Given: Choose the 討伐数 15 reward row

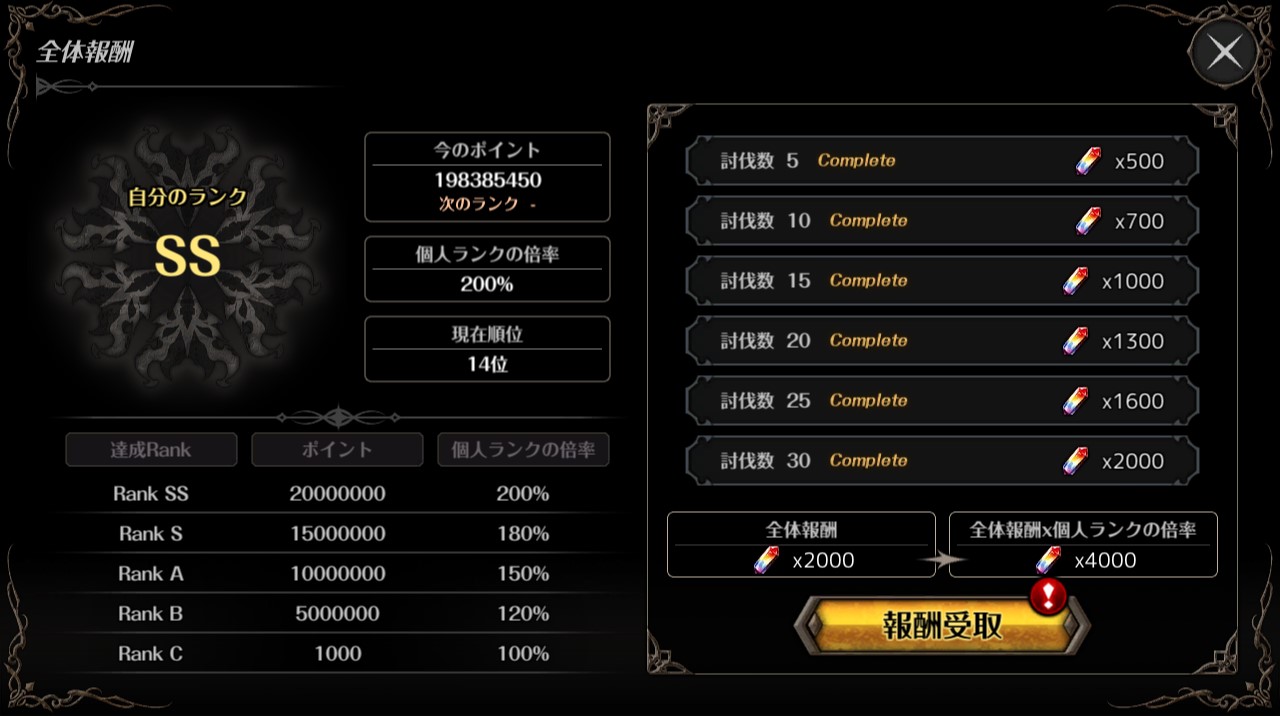Looking at the screenshot, I should pos(941,281).
